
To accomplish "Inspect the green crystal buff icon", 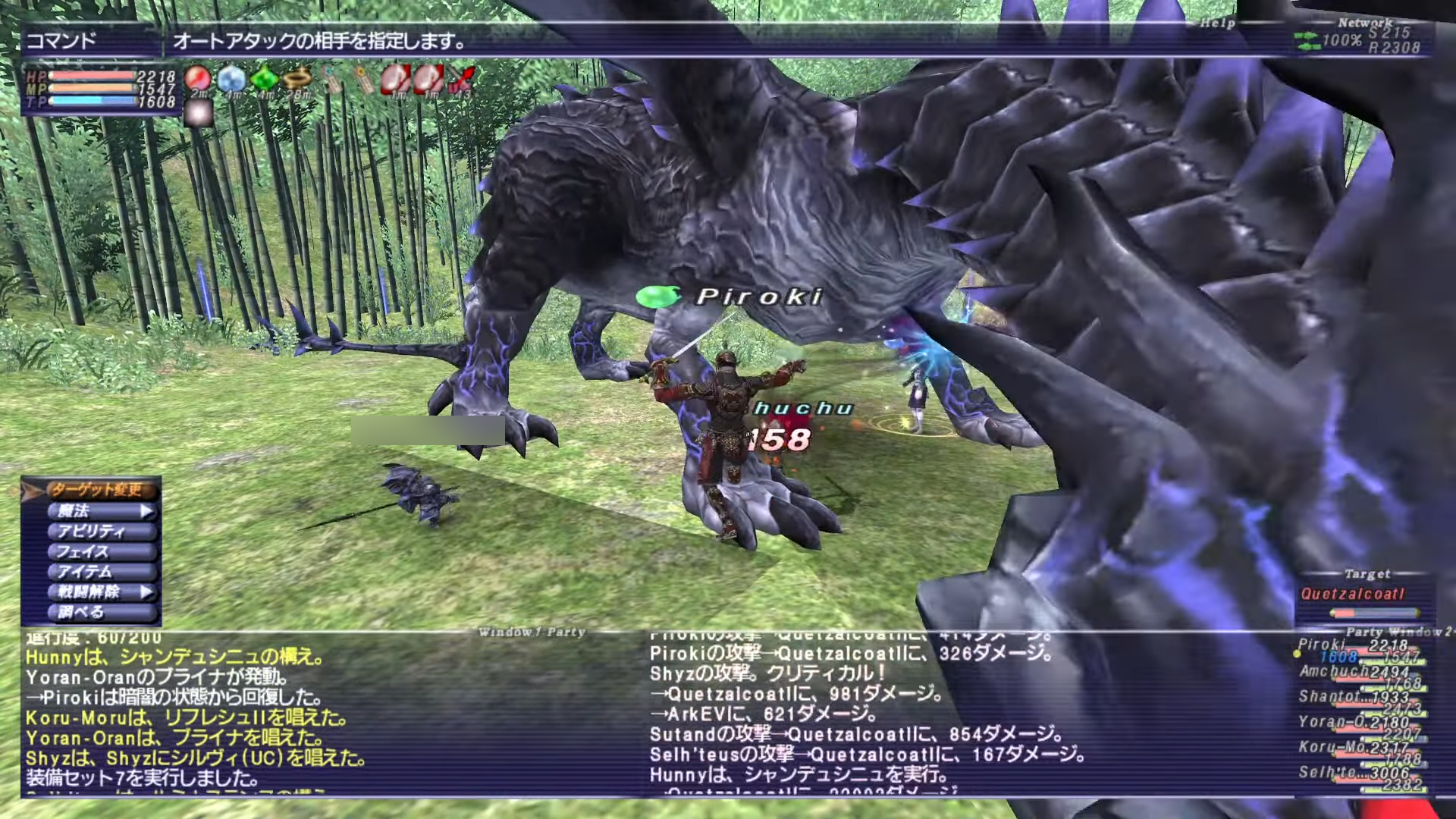I will coord(264,78).
